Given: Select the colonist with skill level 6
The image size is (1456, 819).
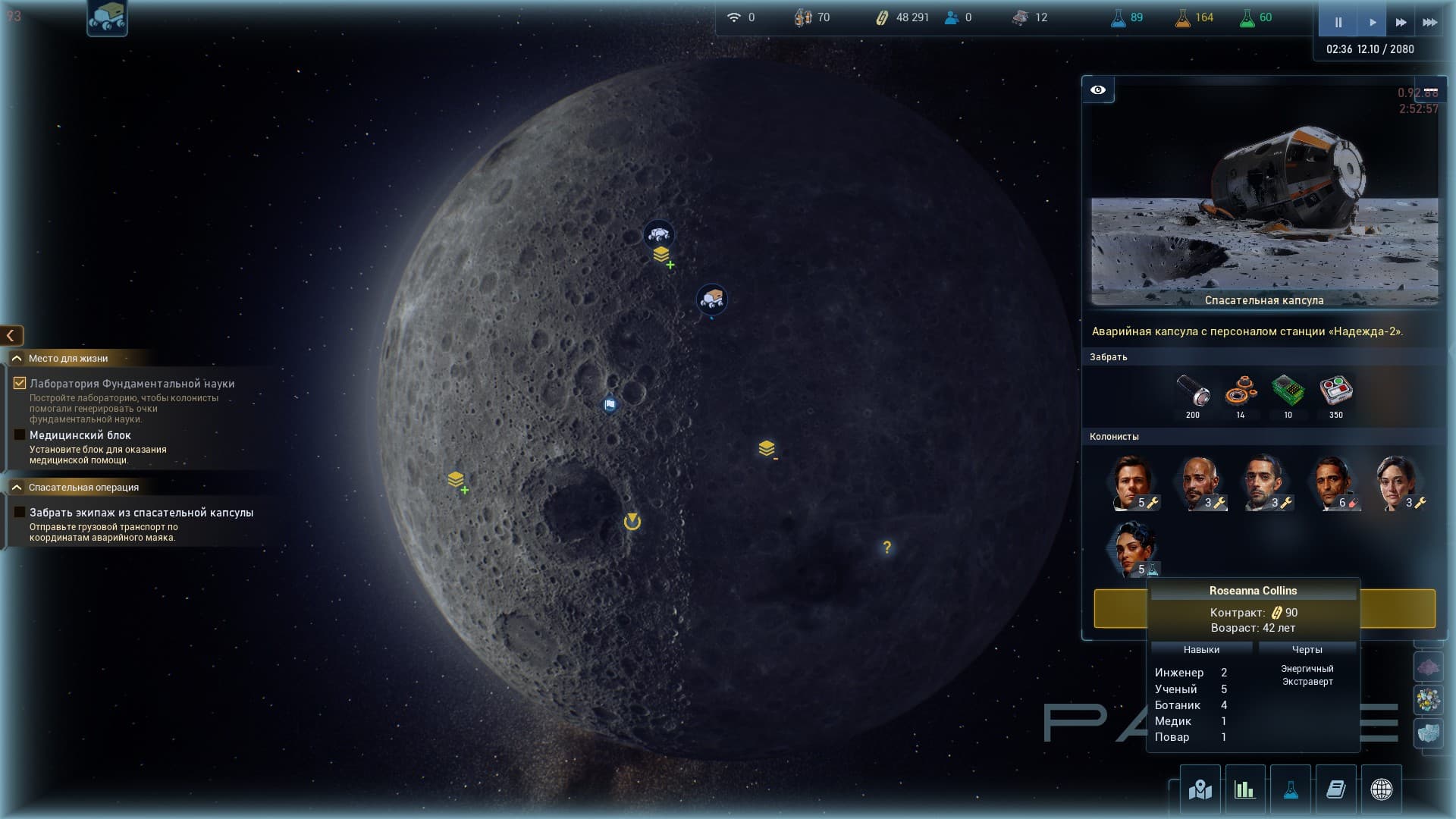Looking at the screenshot, I should click(1333, 483).
